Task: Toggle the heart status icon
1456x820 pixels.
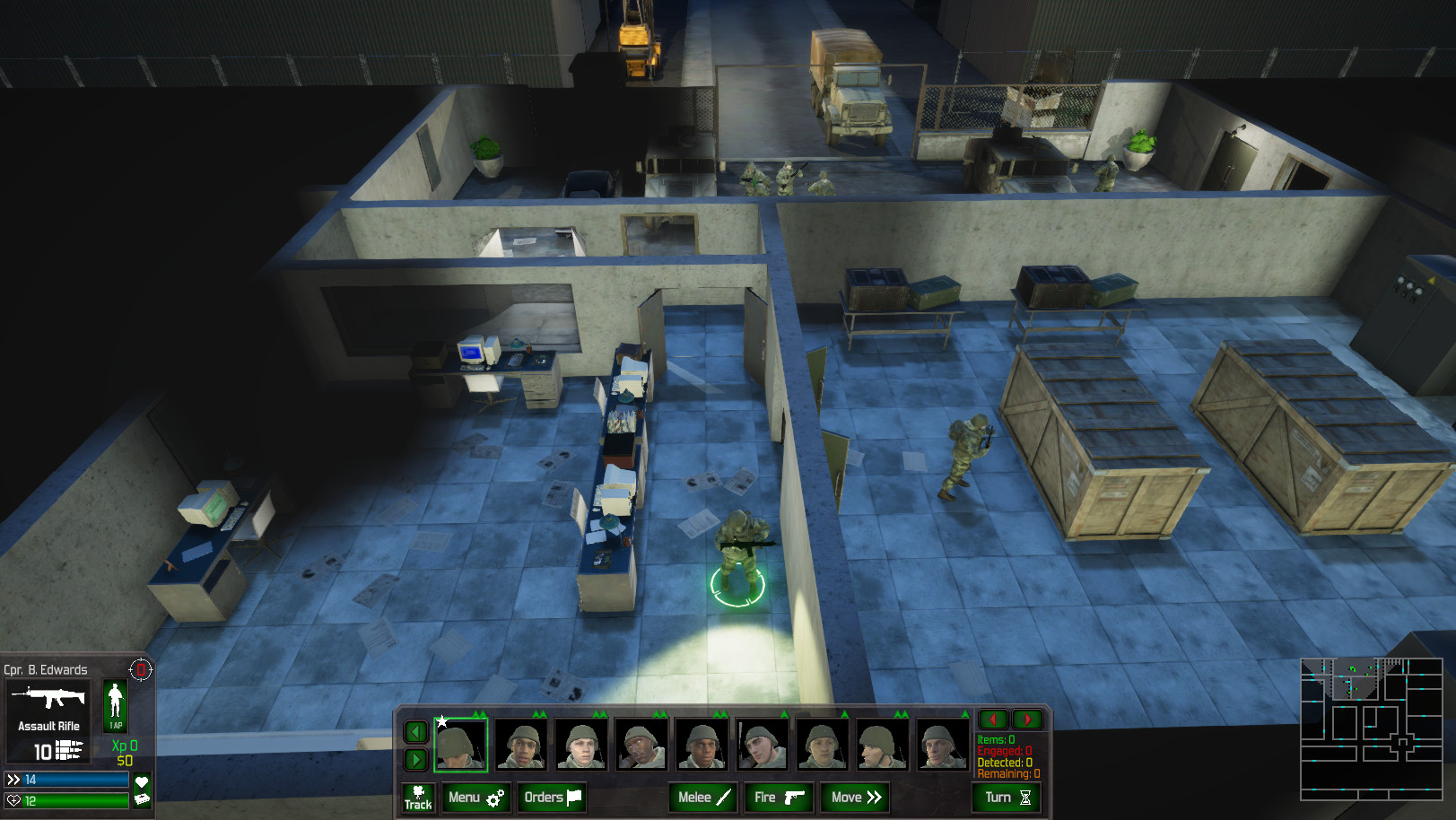Action: point(139,780)
